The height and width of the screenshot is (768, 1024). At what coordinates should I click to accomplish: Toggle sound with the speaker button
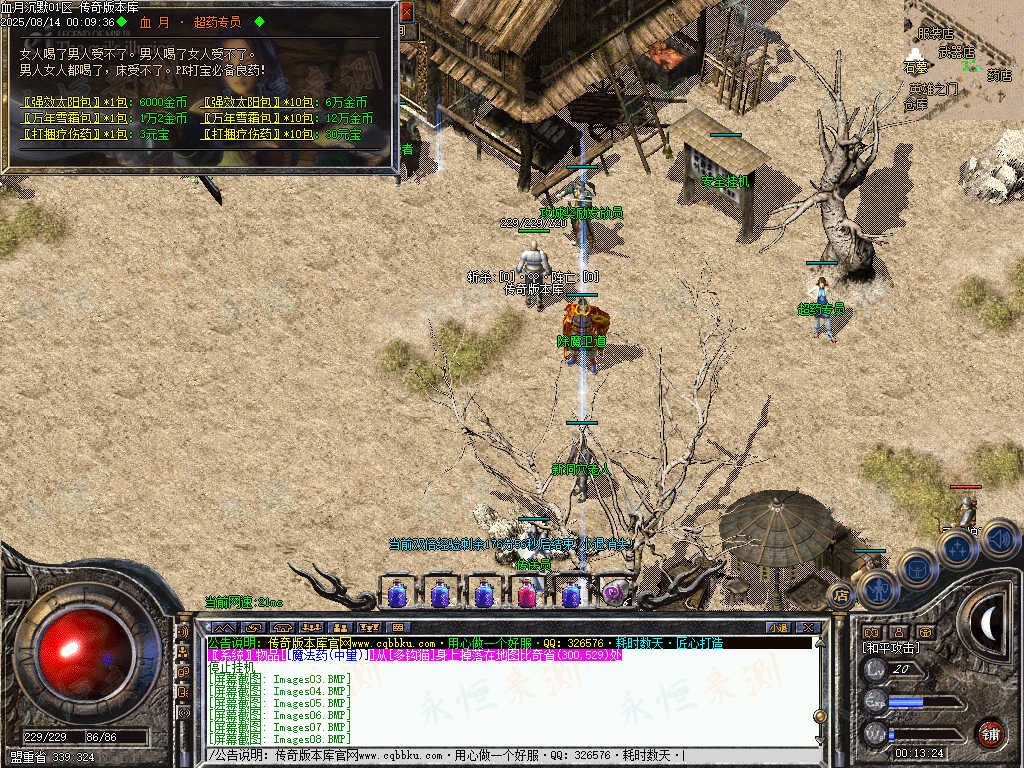(999, 539)
